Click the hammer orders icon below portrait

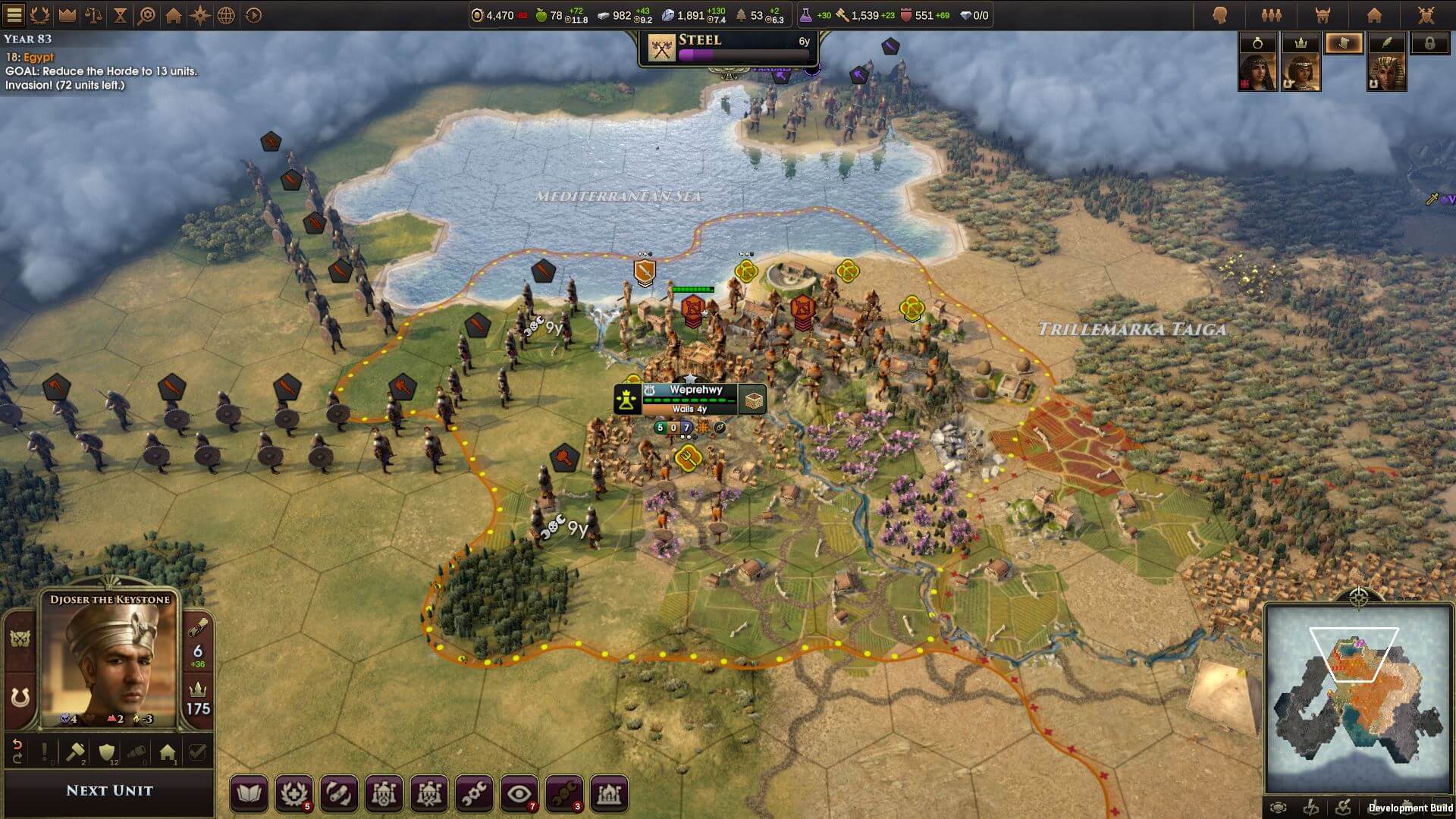pyautogui.click(x=76, y=752)
